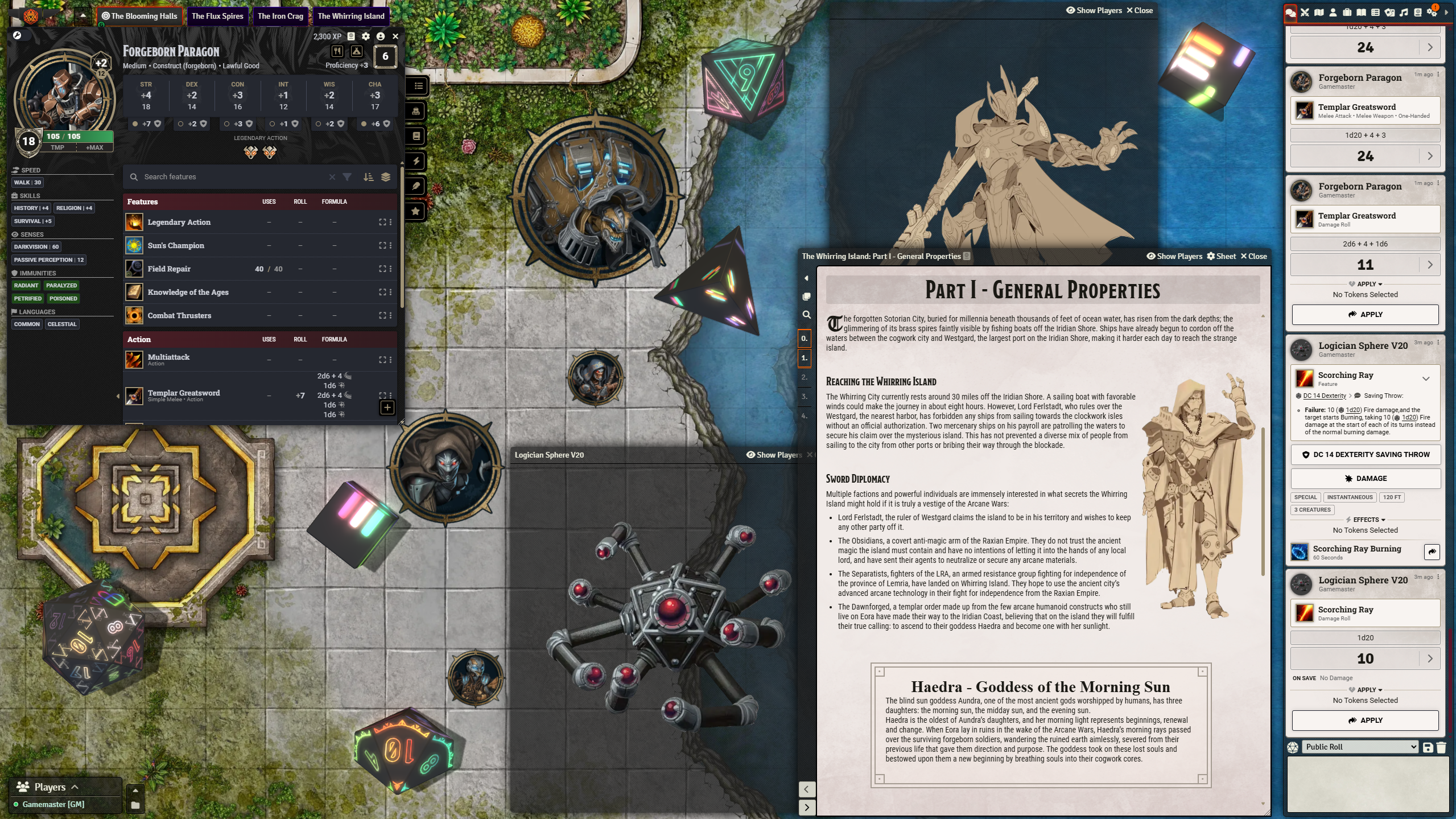The width and height of the screenshot is (1456, 819).
Task: Toggle the STR saving throw proficiency shield
Action: 157,124
